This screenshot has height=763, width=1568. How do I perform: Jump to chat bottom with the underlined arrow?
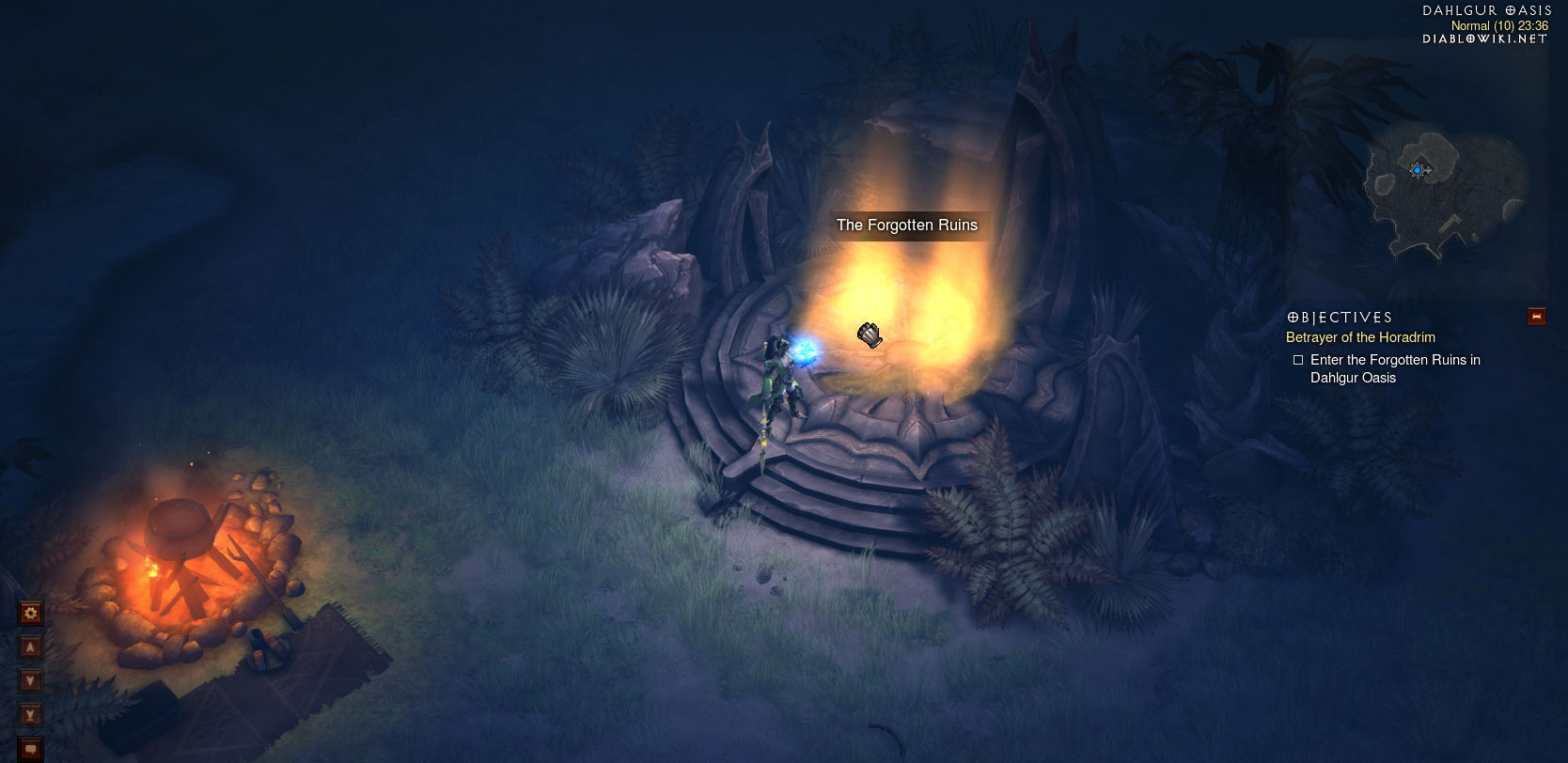(31, 715)
